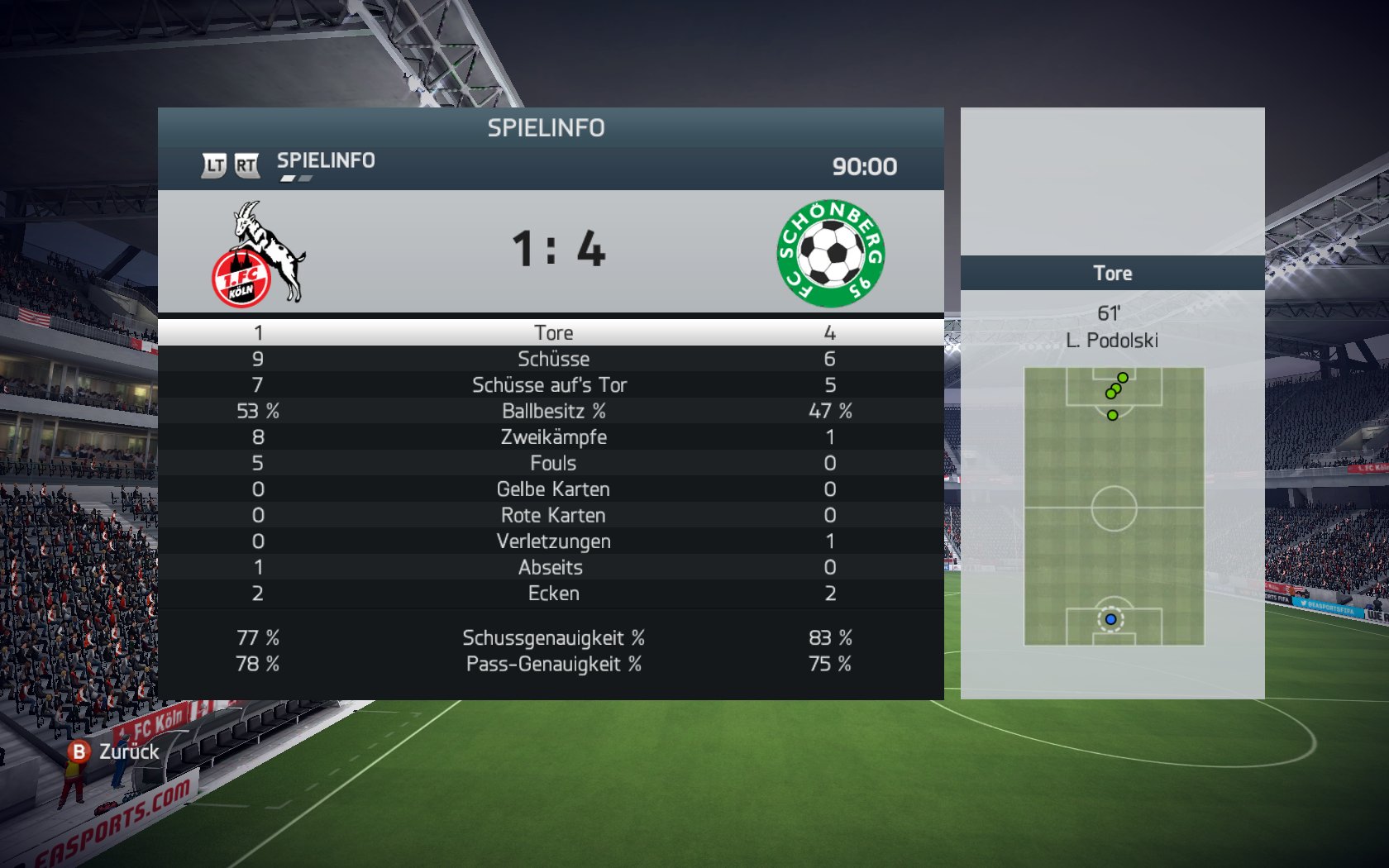1389x868 pixels.
Task: Highlight the Gelbe Karten row
Action: click(x=552, y=489)
